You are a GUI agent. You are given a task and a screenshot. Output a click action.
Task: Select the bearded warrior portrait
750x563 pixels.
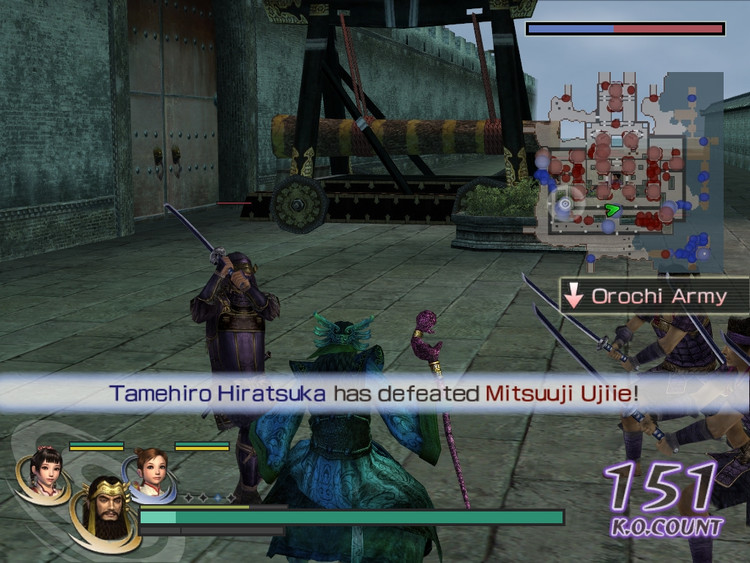104,507
